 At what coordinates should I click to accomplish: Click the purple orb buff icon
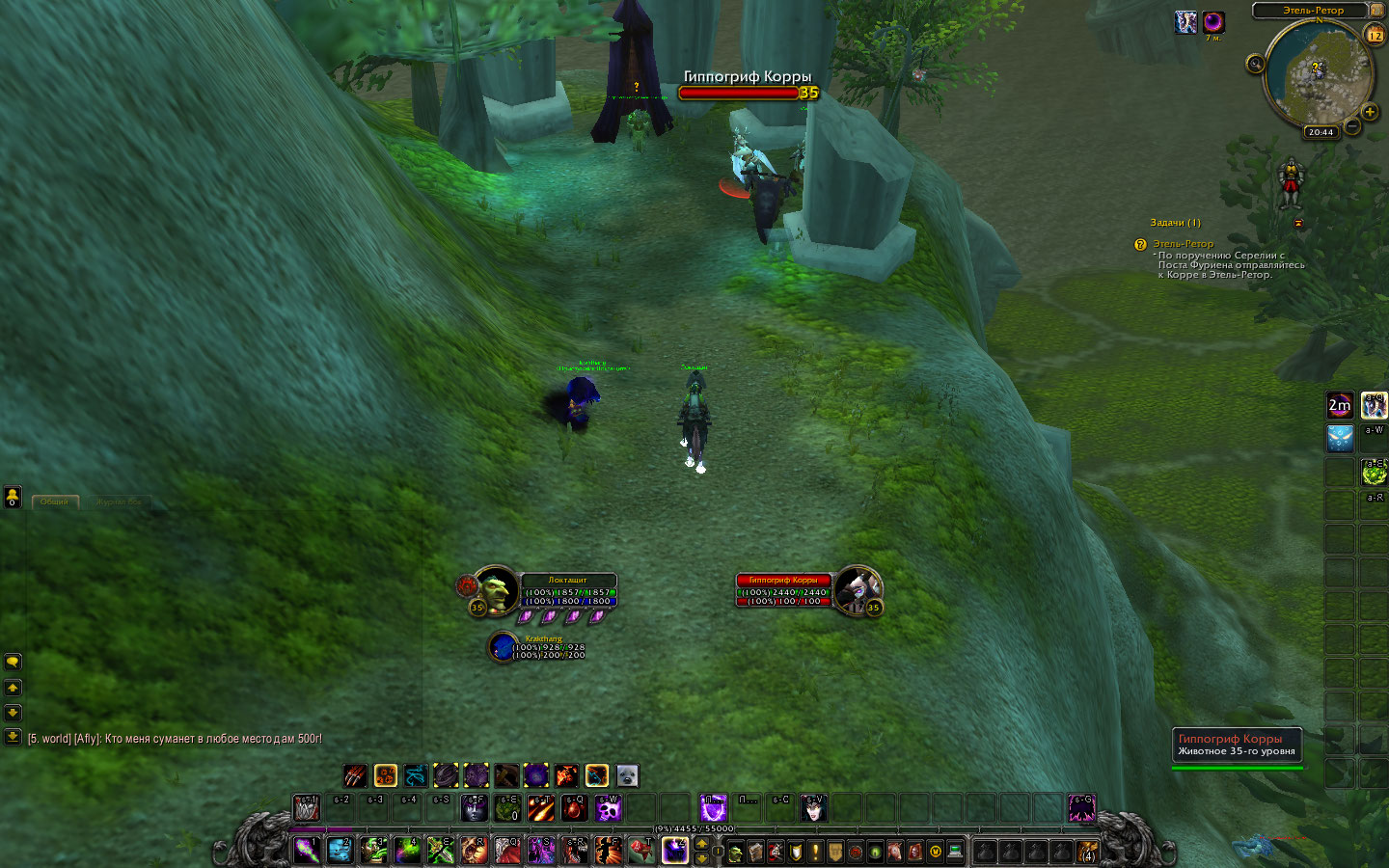coord(1213,22)
